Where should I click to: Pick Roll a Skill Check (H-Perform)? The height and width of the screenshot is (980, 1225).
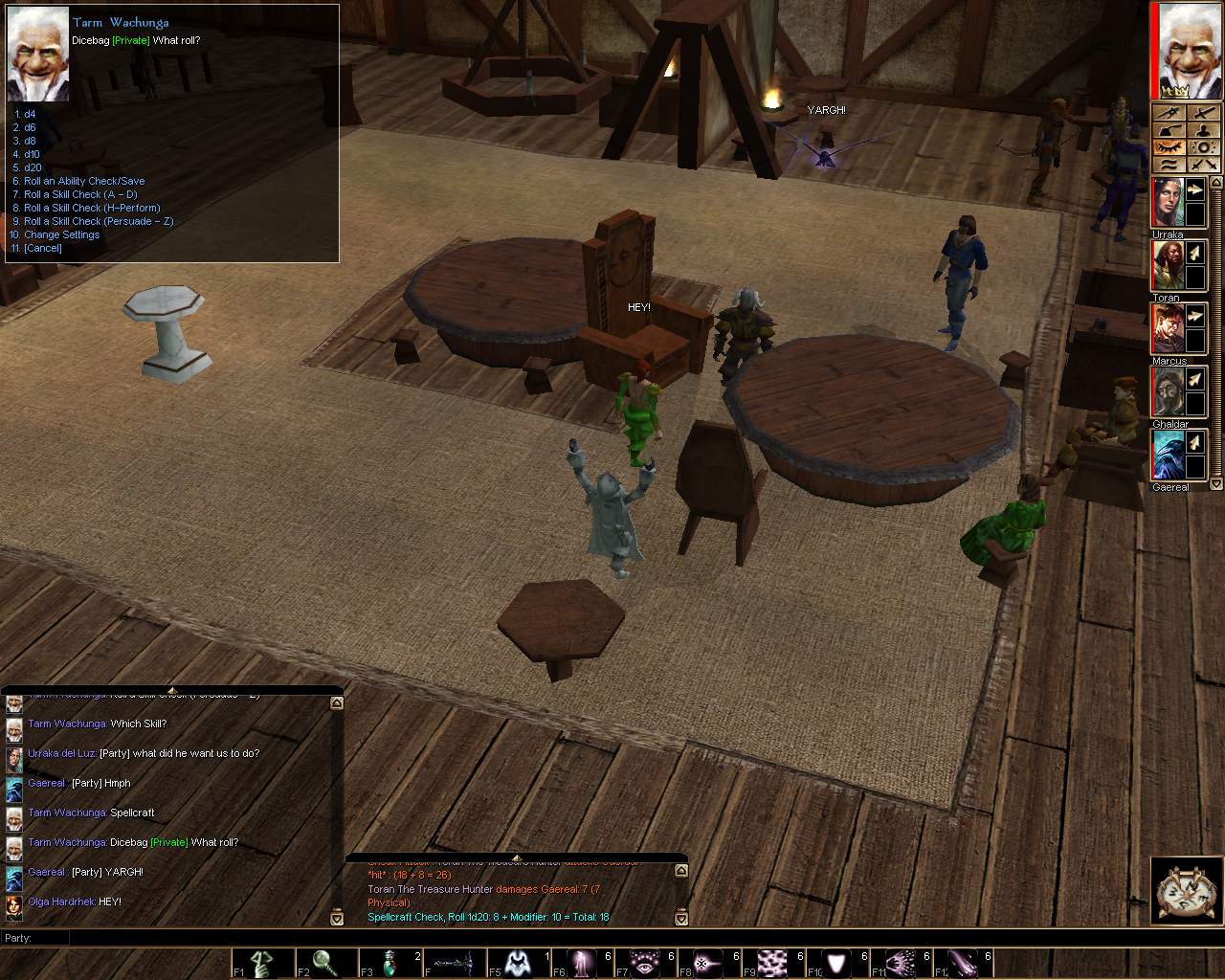click(91, 208)
